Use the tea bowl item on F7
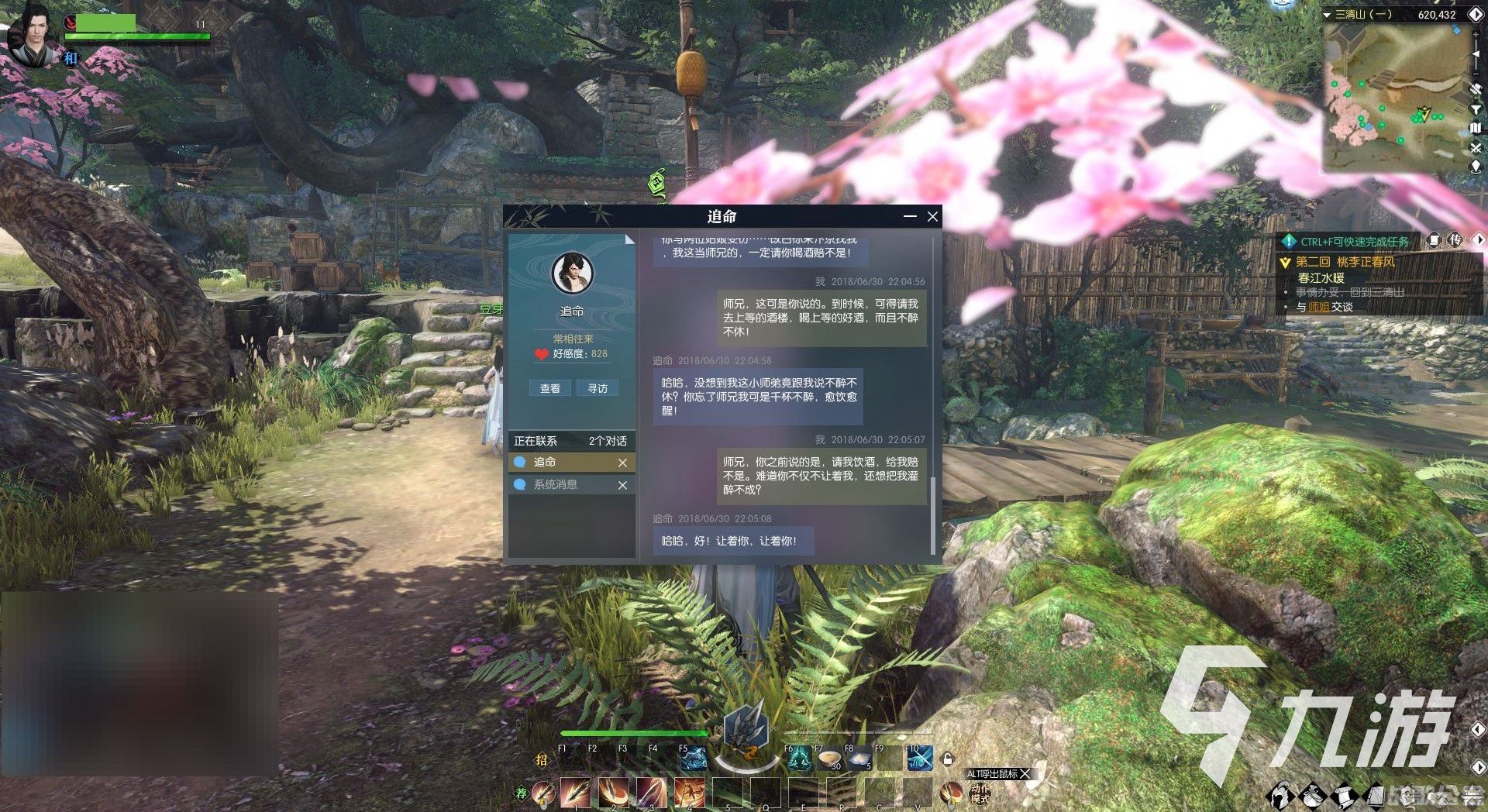 pyautogui.click(x=830, y=760)
